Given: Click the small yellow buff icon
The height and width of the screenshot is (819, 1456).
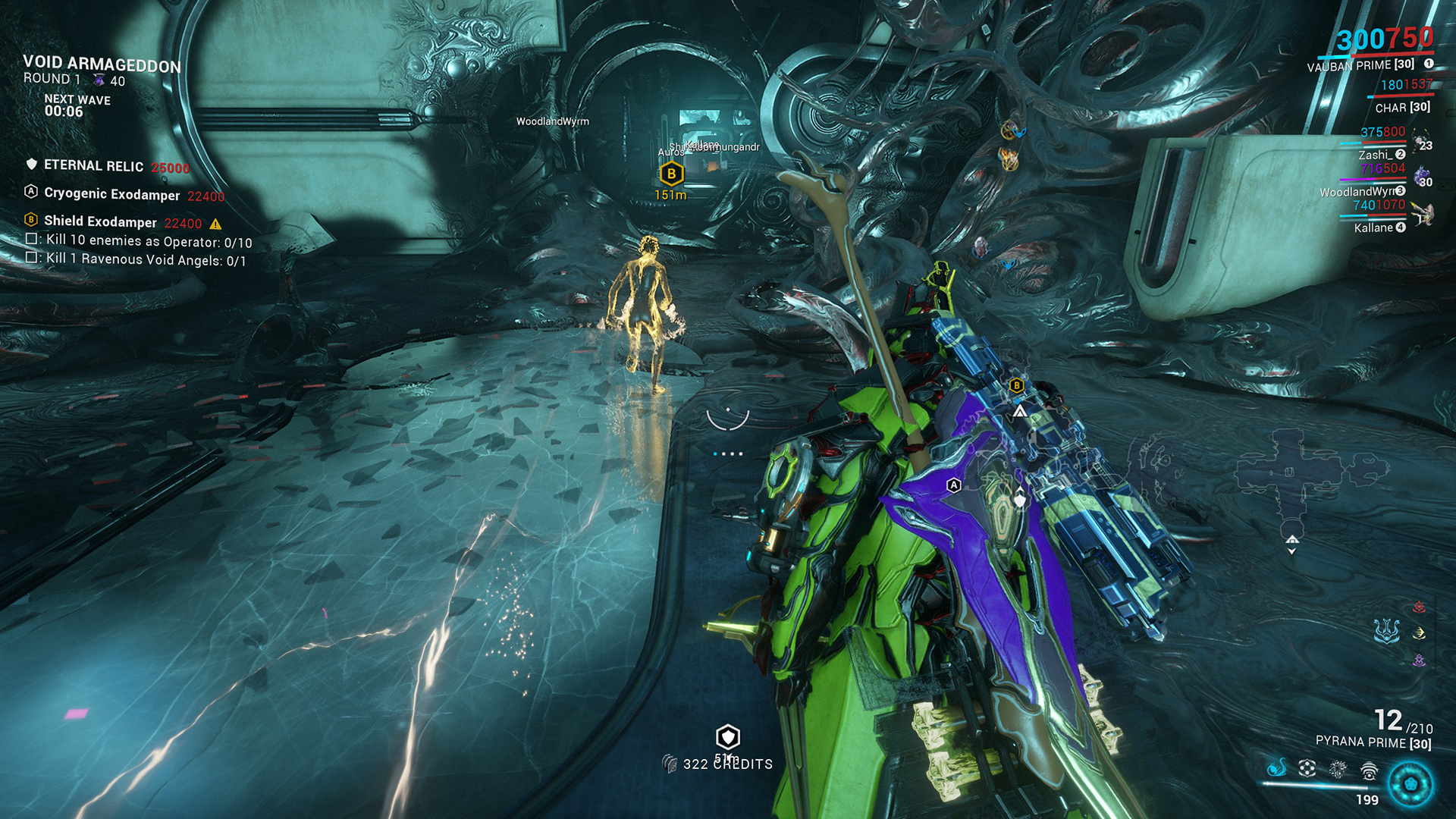Looking at the screenshot, I should (1420, 633).
